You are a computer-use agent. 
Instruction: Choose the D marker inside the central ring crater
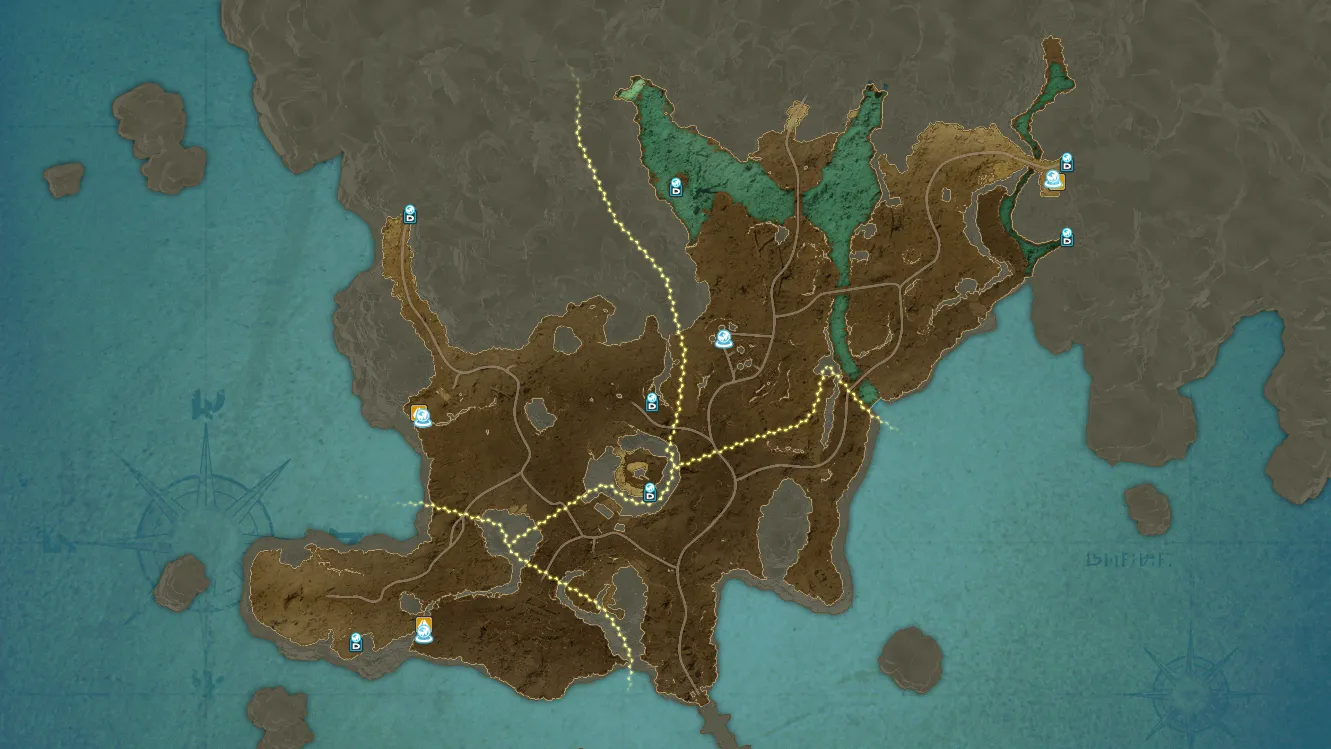[650, 492]
